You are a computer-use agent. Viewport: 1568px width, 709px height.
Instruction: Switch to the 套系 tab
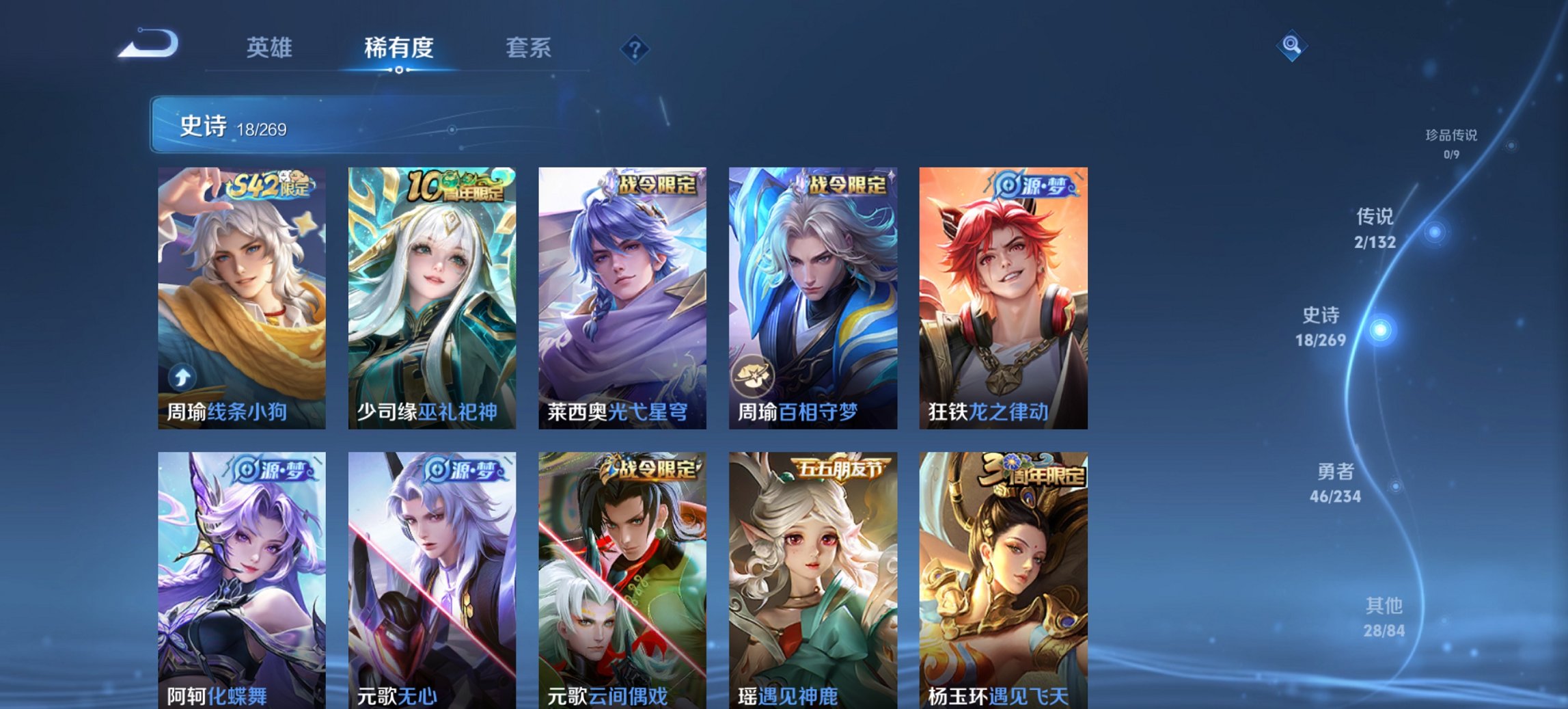tap(528, 48)
